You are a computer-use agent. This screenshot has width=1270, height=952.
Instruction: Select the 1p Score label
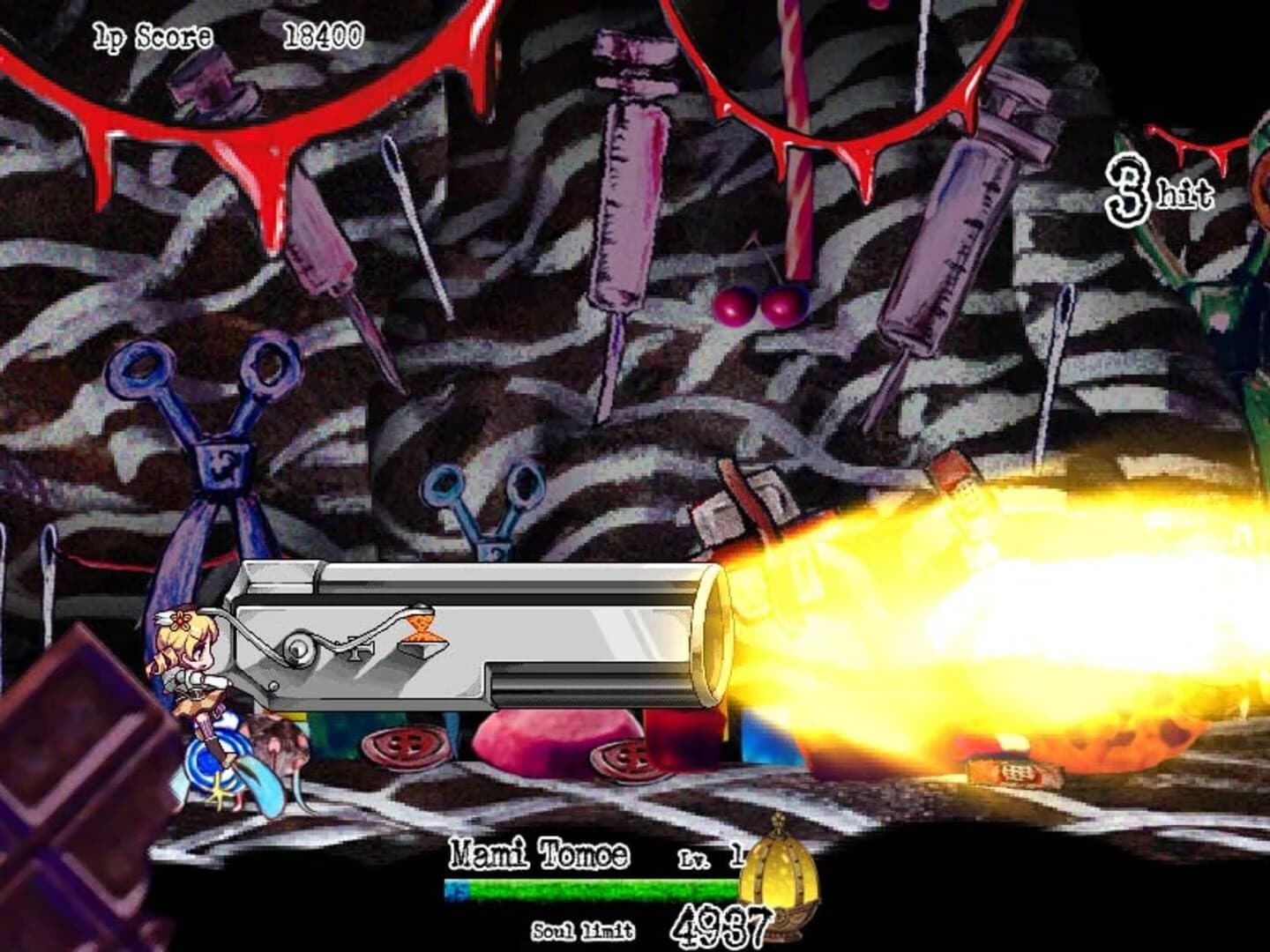150,35
